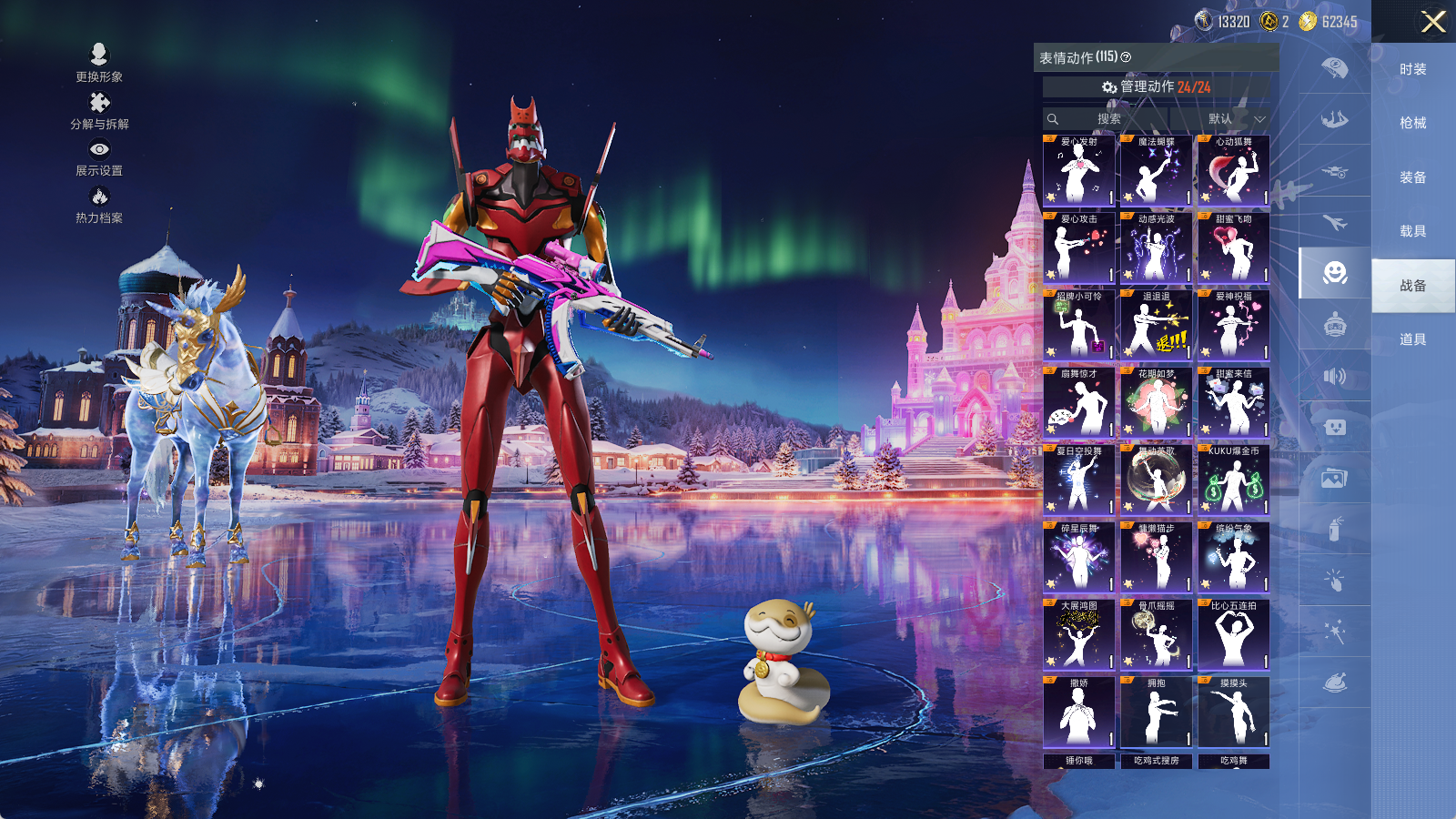Choose the 退退退 emote
This screenshot has width=1456, height=819.
point(1156,326)
